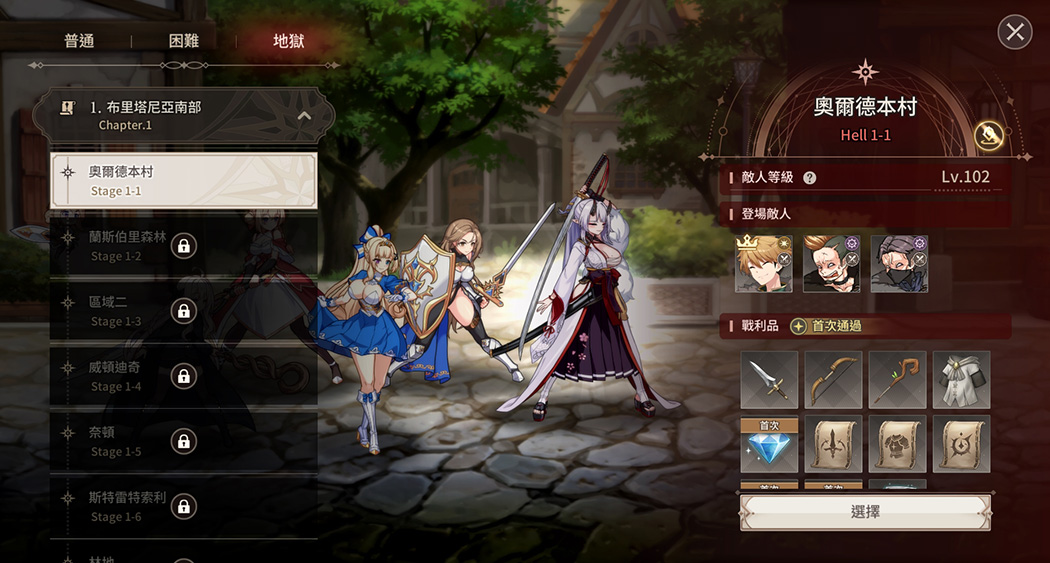1050x563 pixels.
Task: View the masked grey-haired enemy portrait
Action: (898, 264)
